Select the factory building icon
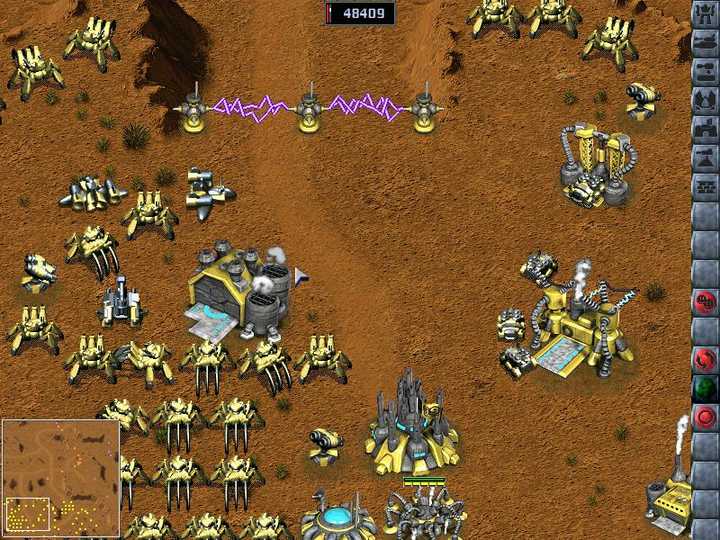720x540 pixels. tap(706, 130)
